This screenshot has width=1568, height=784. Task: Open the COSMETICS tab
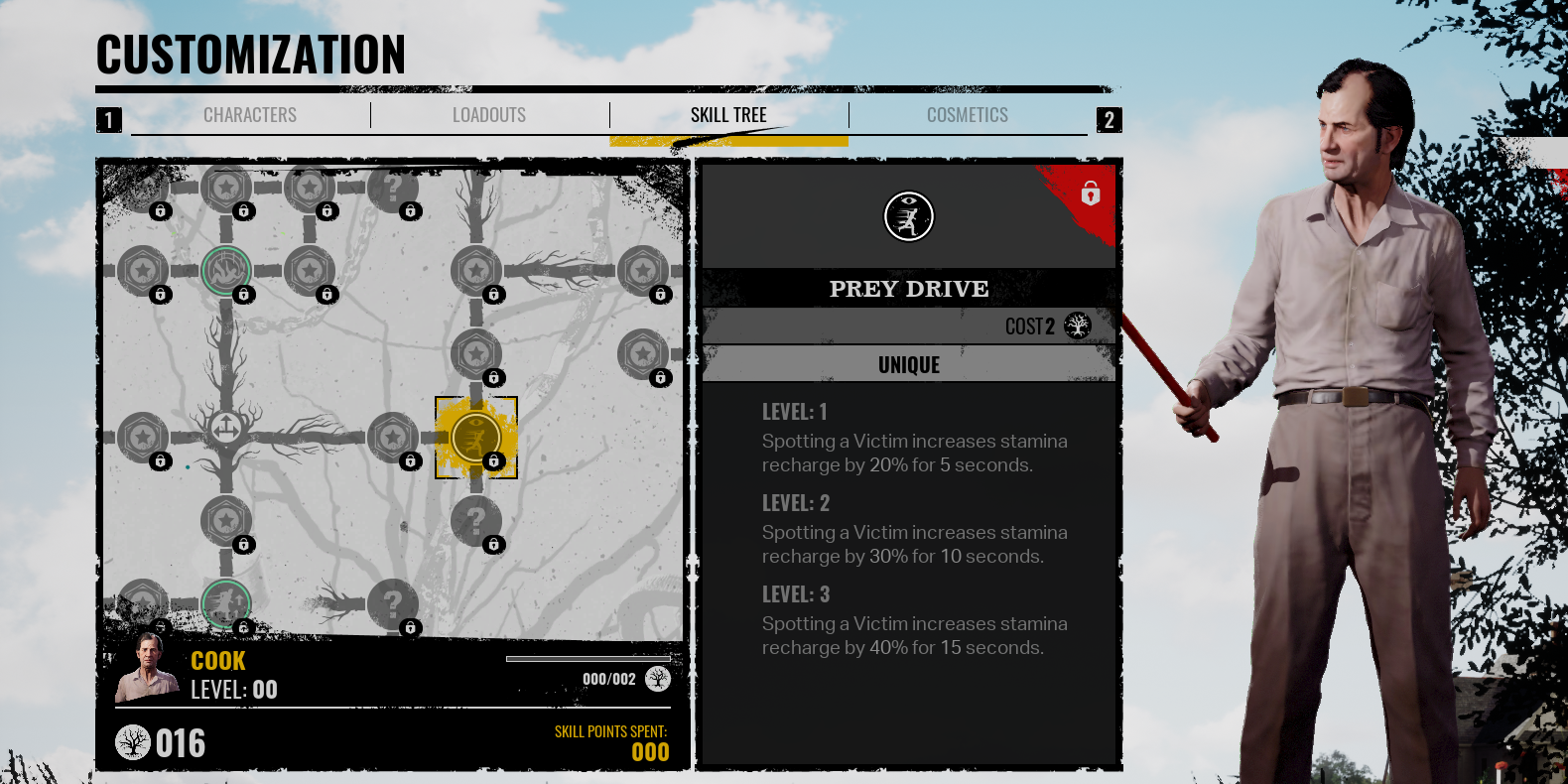point(968,114)
